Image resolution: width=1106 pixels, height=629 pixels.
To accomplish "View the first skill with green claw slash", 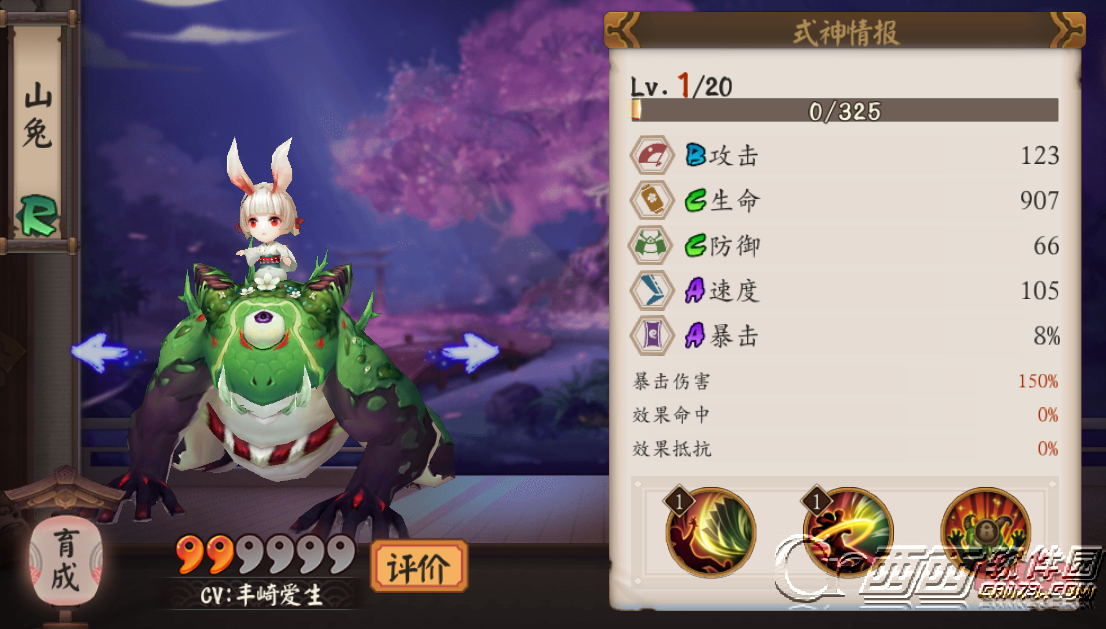I will (x=711, y=531).
